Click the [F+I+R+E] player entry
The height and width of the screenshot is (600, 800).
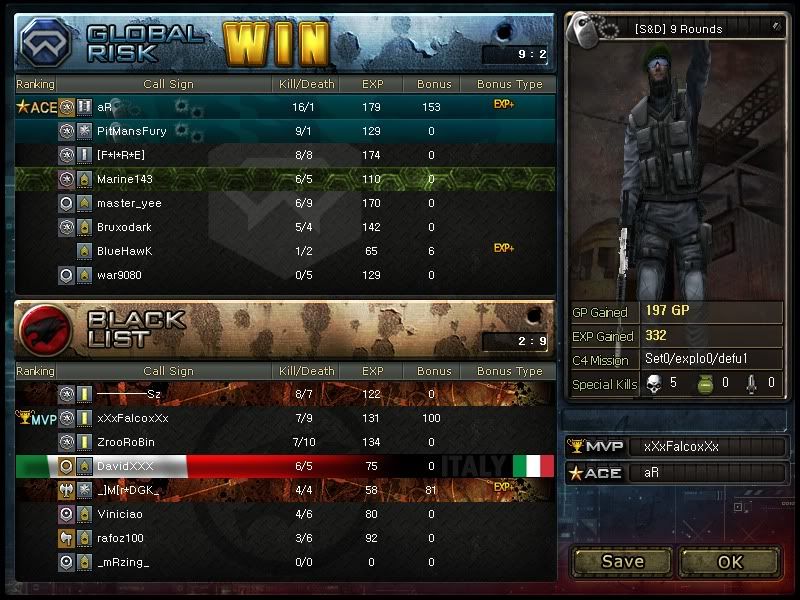[x=121, y=155]
